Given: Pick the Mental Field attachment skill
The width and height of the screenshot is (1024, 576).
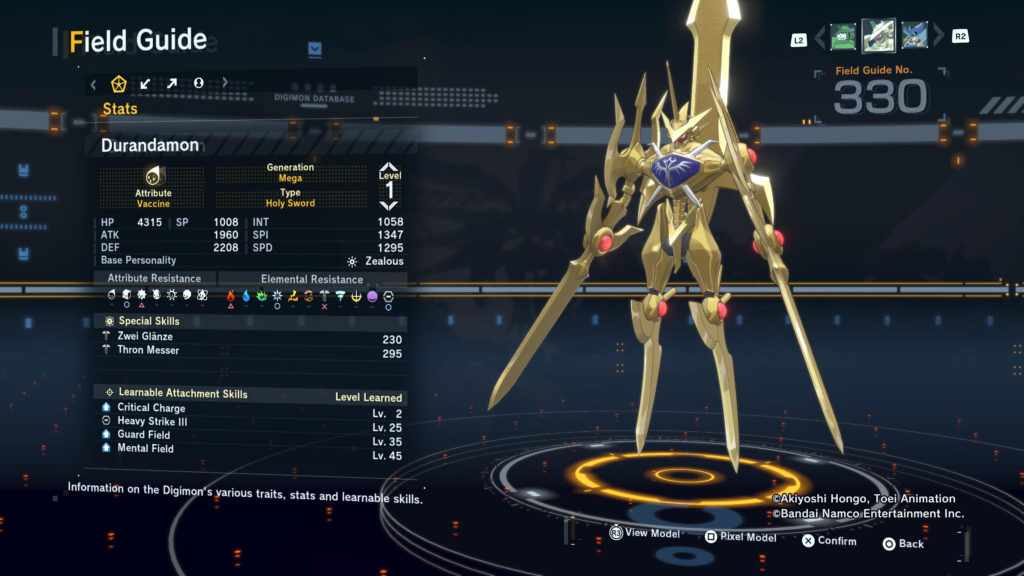Looking at the screenshot, I should [145, 449].
